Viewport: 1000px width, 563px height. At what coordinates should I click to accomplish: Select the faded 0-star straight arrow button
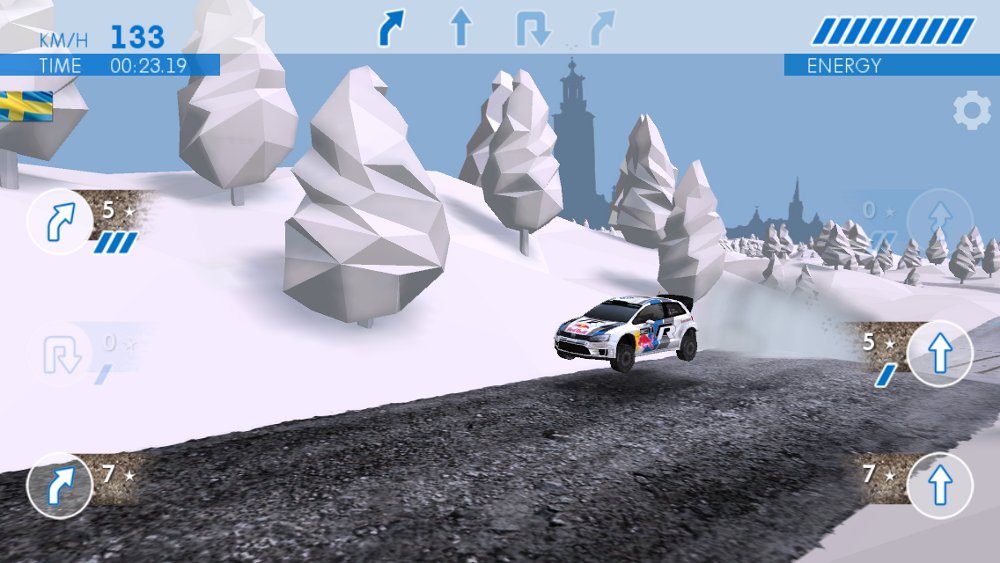point(939,221)
